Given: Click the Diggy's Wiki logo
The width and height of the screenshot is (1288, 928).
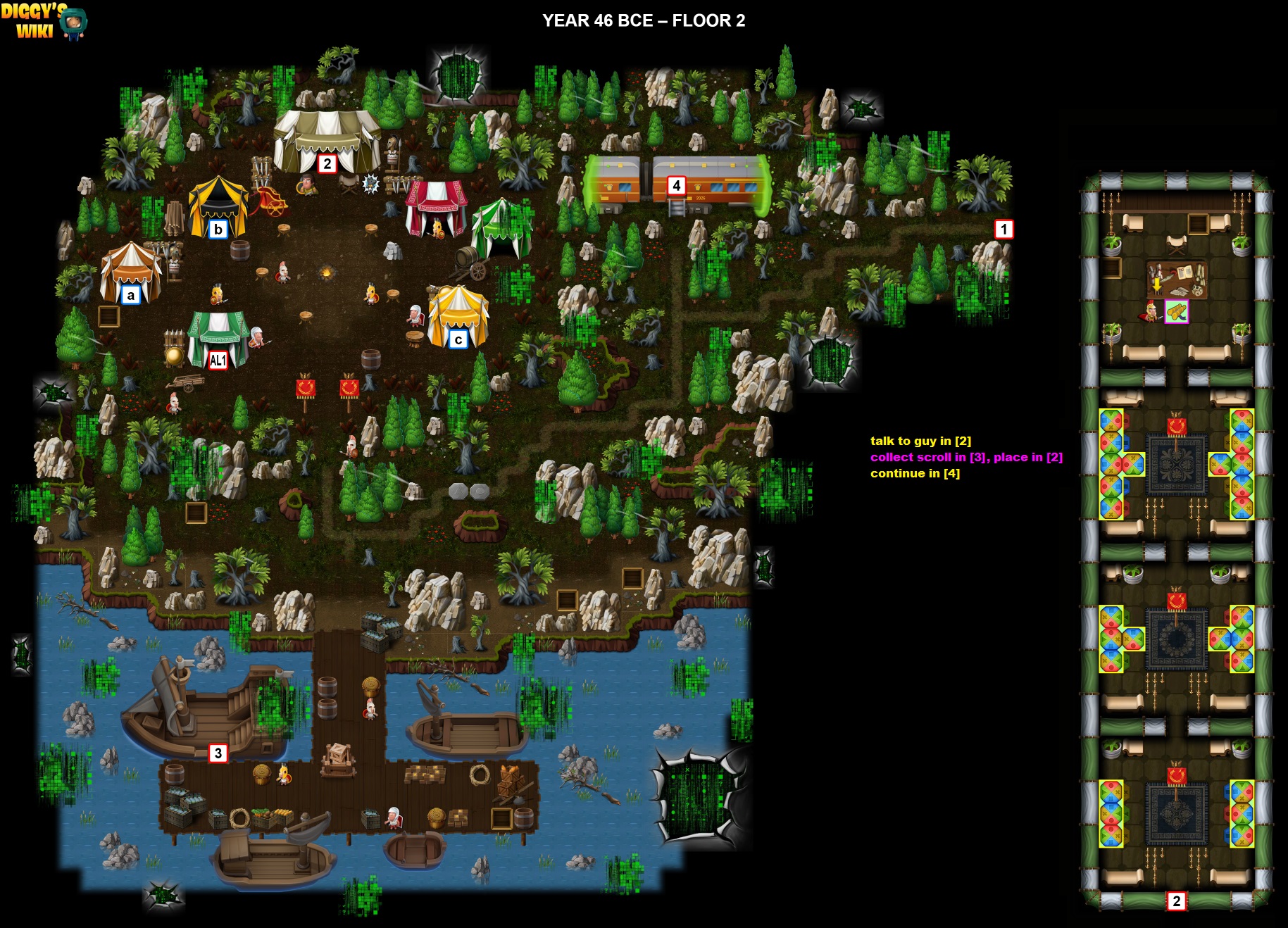Looking at the screenshot, I should pyautogui.click(x=44, y=21).
